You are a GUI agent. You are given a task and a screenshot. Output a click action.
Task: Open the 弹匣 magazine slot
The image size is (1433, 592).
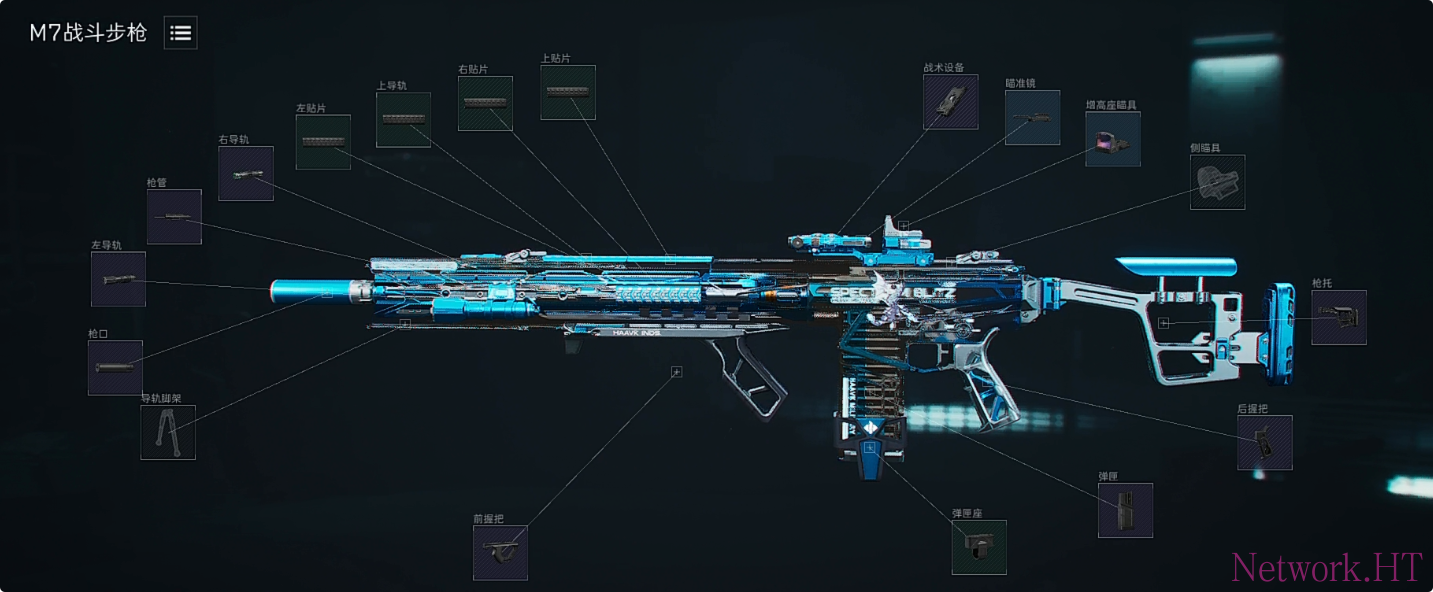tap(1126, 511)
